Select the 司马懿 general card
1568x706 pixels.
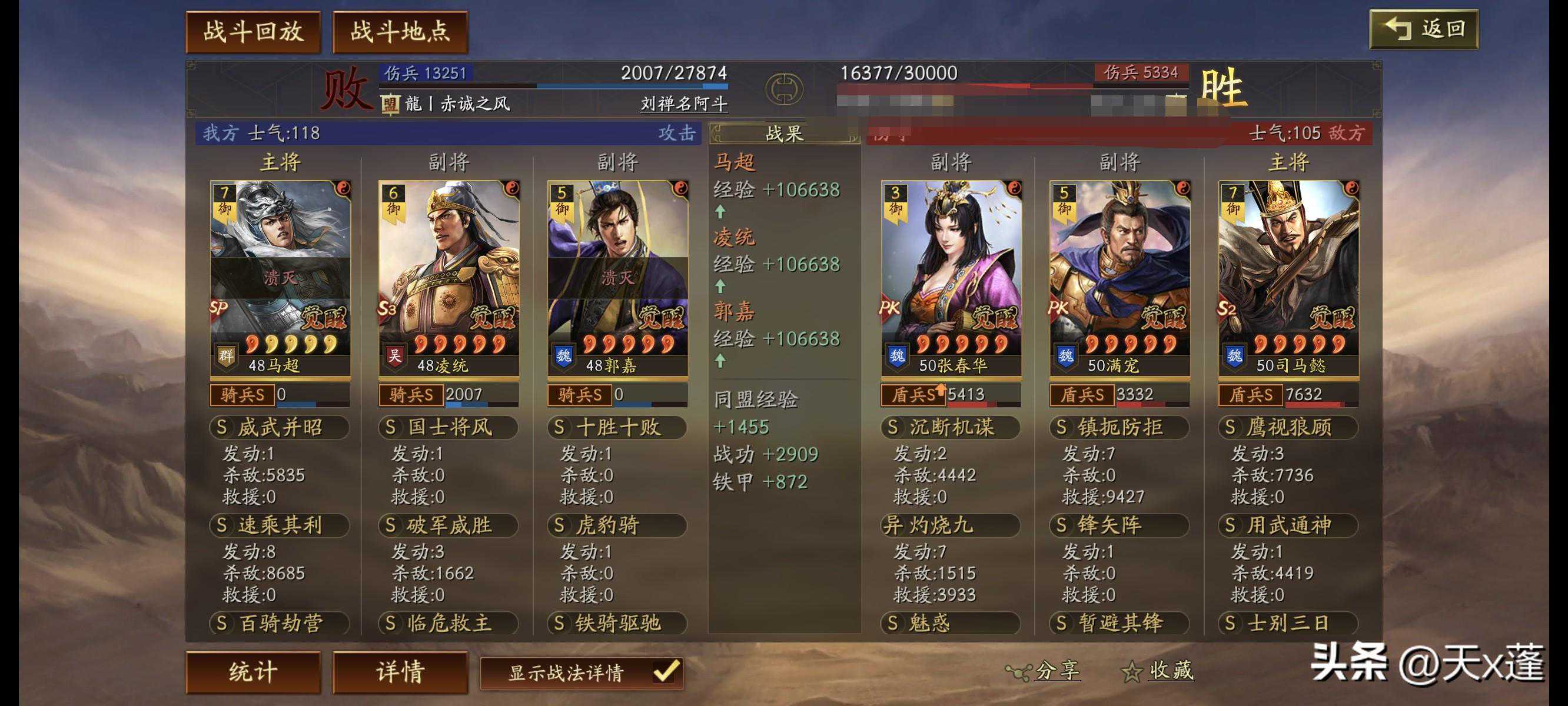tap(1288, 277)
